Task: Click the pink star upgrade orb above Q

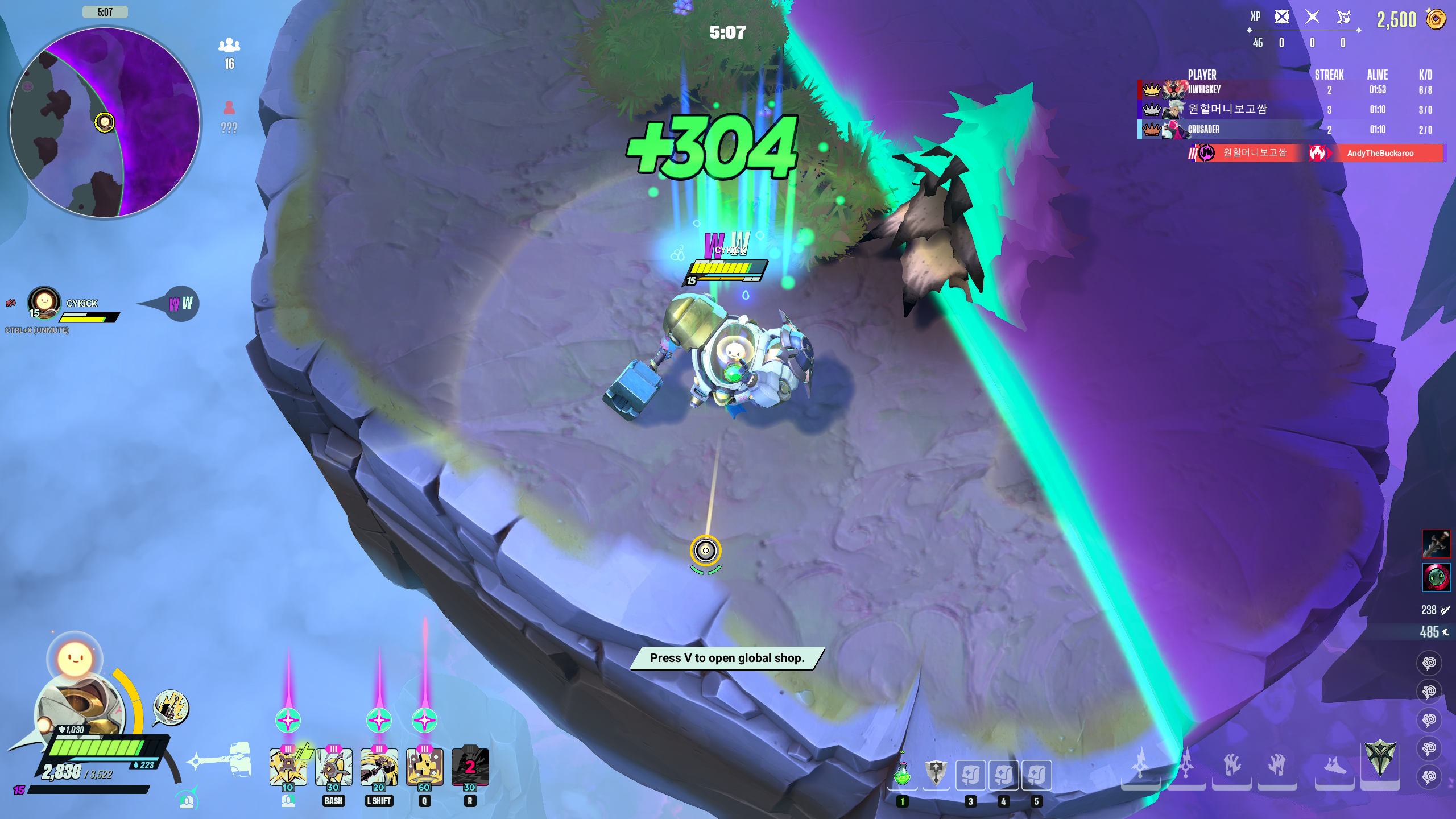Action: click(424, 721)
